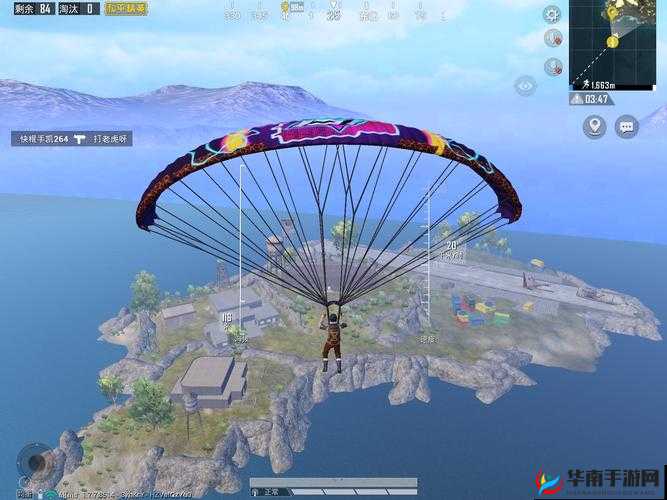Tap the map location marker button

(x=596, y=126)
